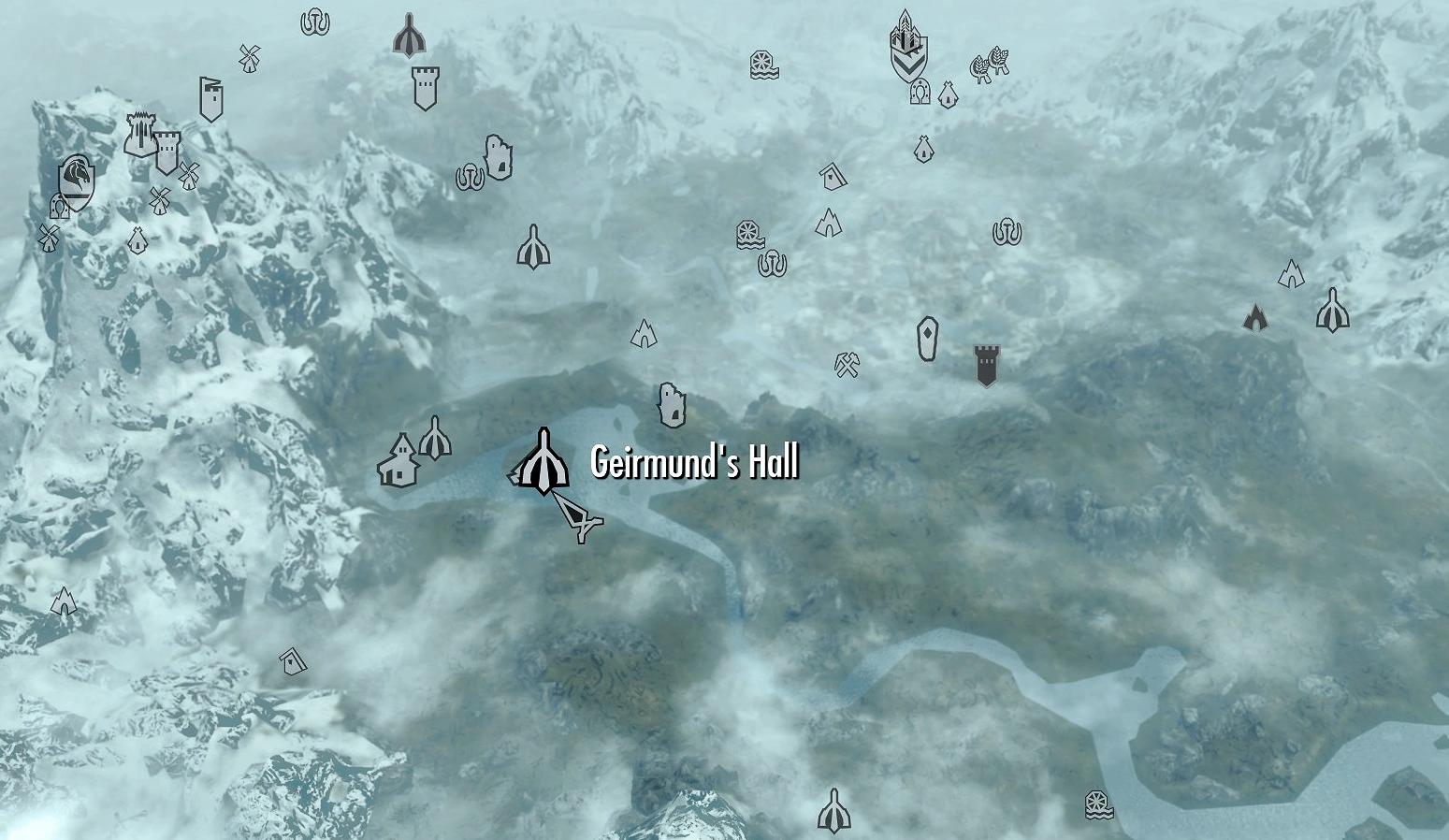Select the dark Imperial camp marker on the right

(x=1256, y=318)
